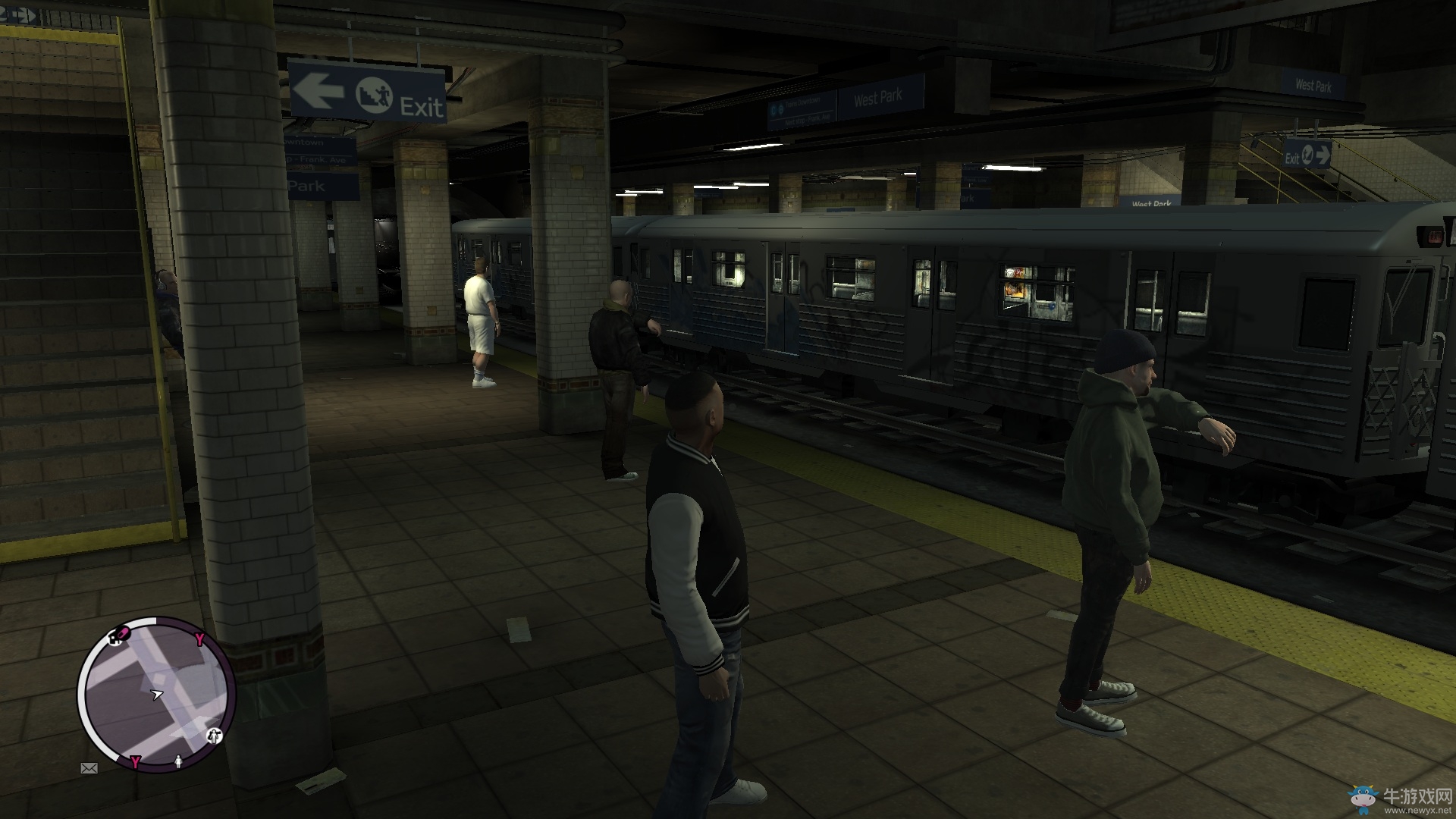Image resolution: width=1456 pixels, height=819 pixels.
Task: Toggle the C line badge on the Trains Downtown sign
Action: [x=773, y=109]
